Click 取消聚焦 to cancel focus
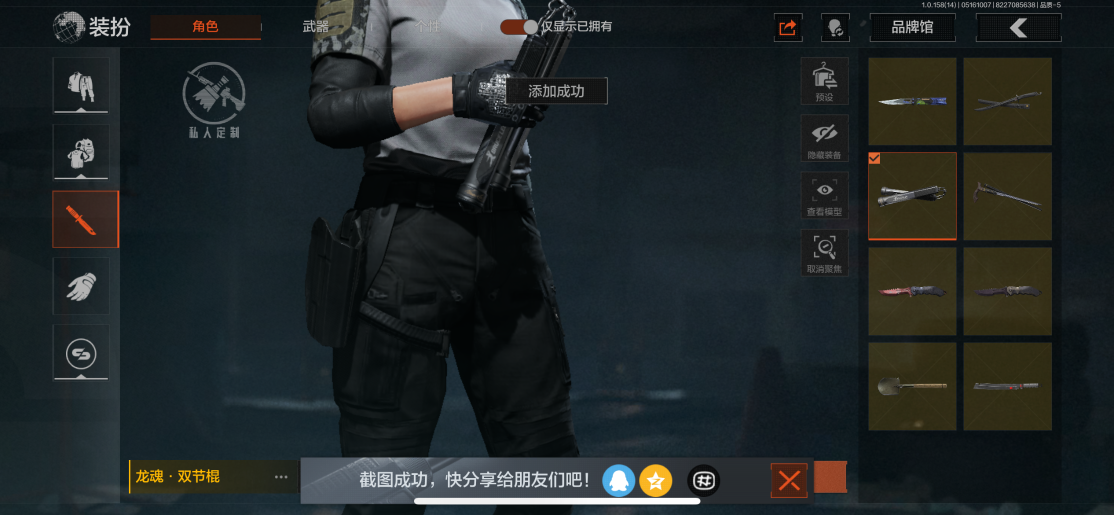 (x=824, y=253)
